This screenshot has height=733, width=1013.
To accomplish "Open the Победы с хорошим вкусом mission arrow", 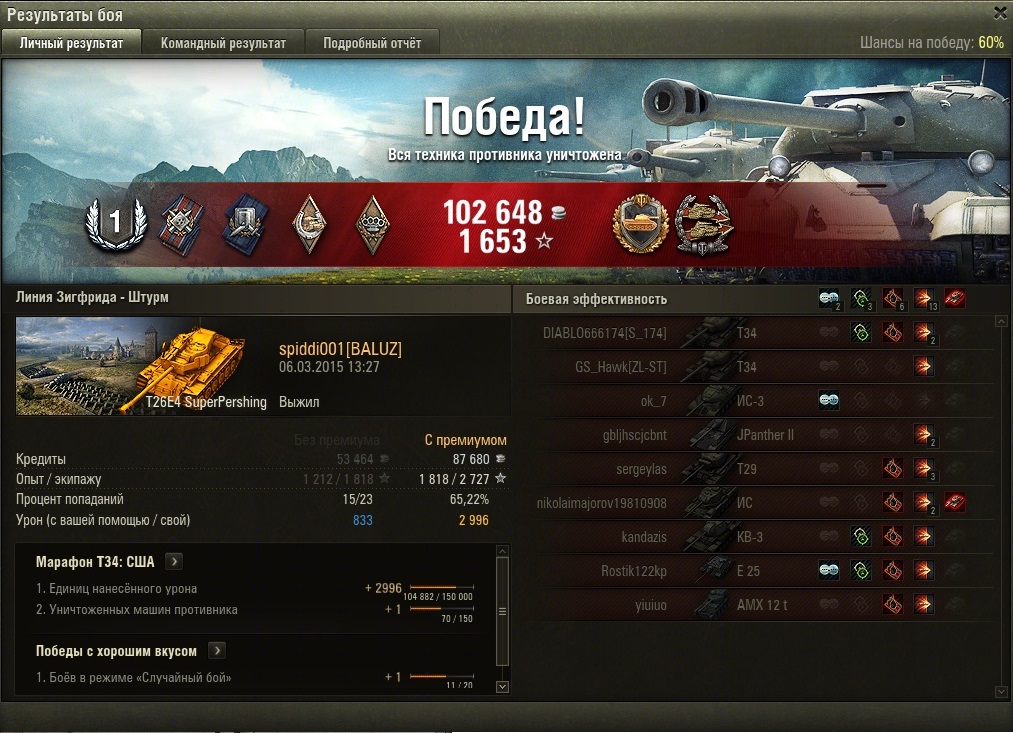I will point(216,651).
